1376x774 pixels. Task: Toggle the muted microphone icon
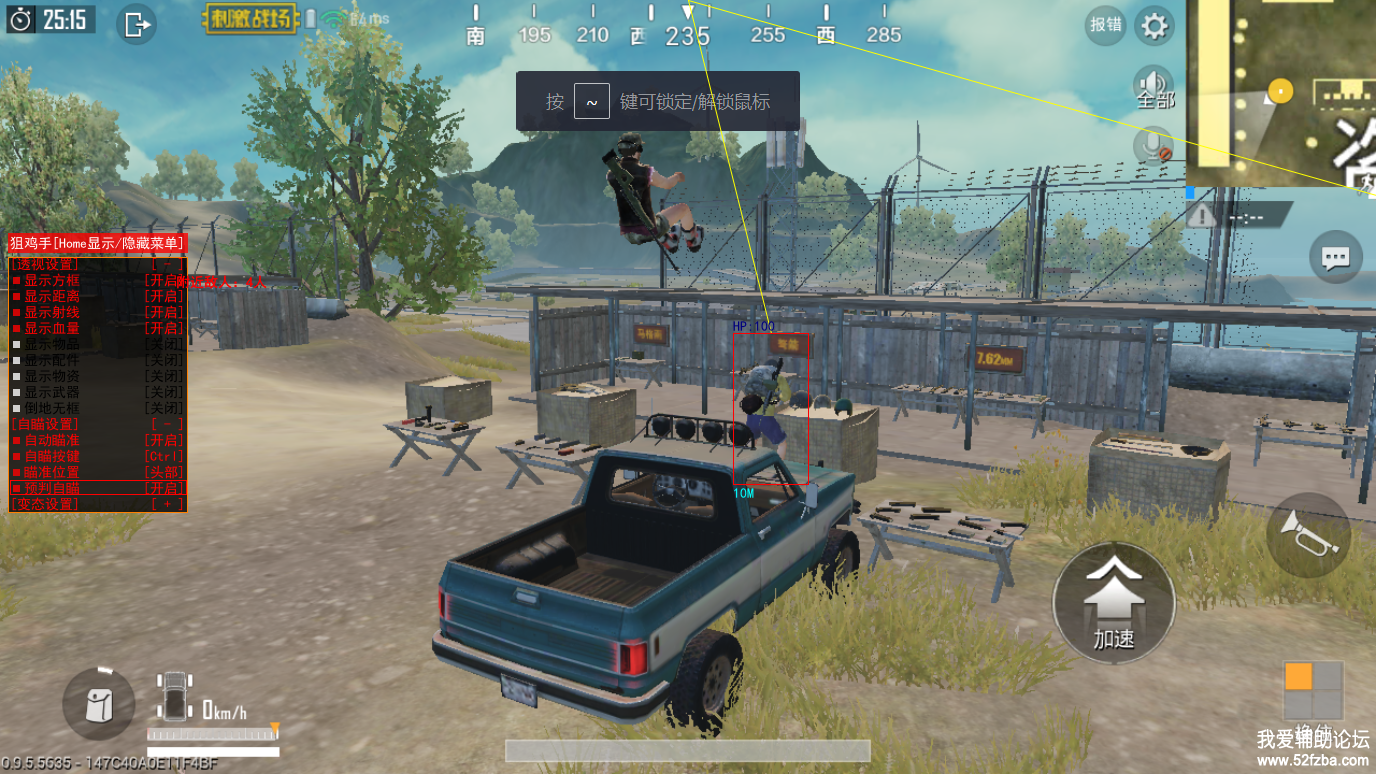(1154, 147)
